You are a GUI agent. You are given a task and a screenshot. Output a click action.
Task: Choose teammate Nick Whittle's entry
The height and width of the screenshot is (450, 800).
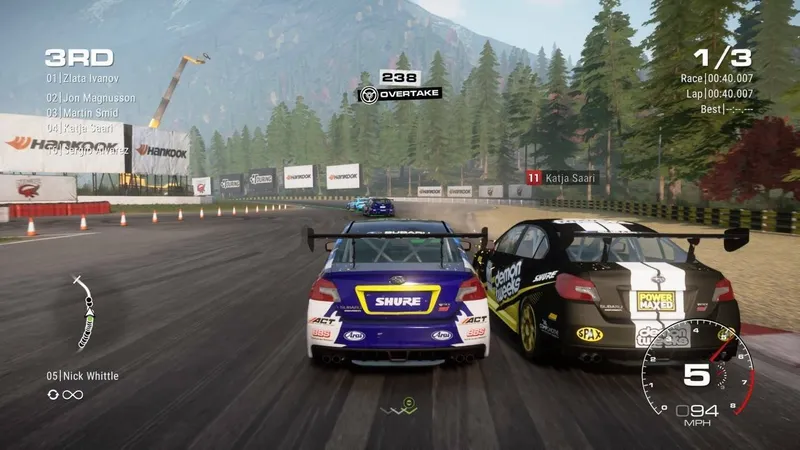click(82, 376)
